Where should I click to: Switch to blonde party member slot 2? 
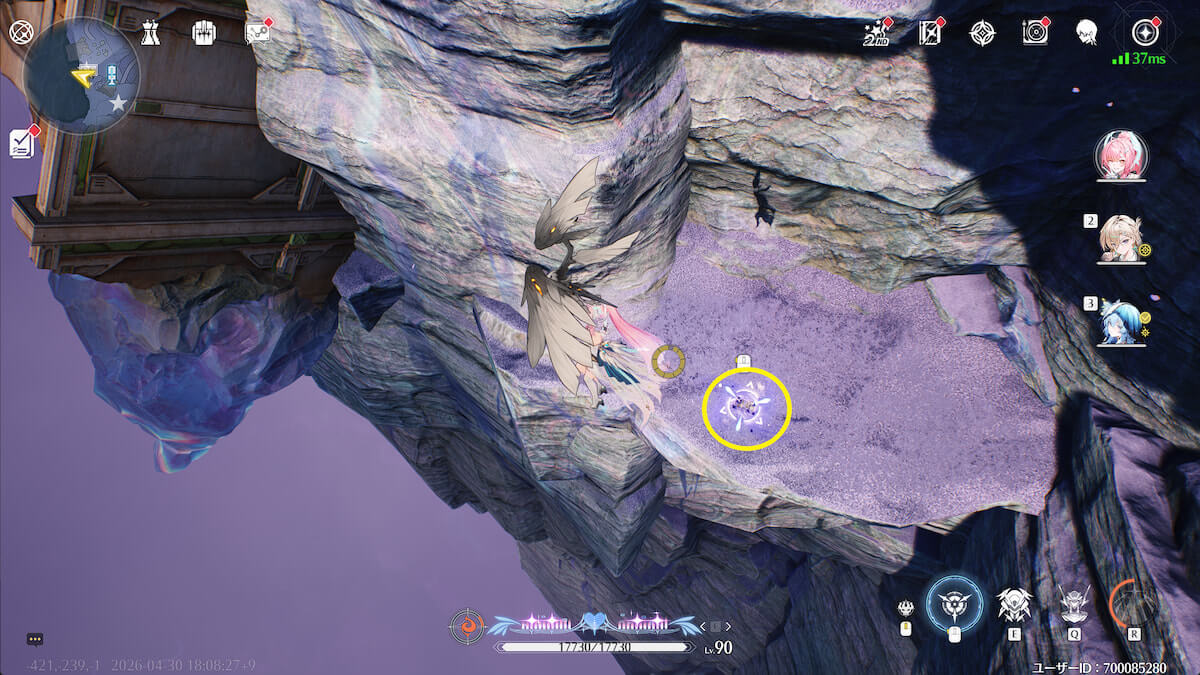[x=1121, y=240]
